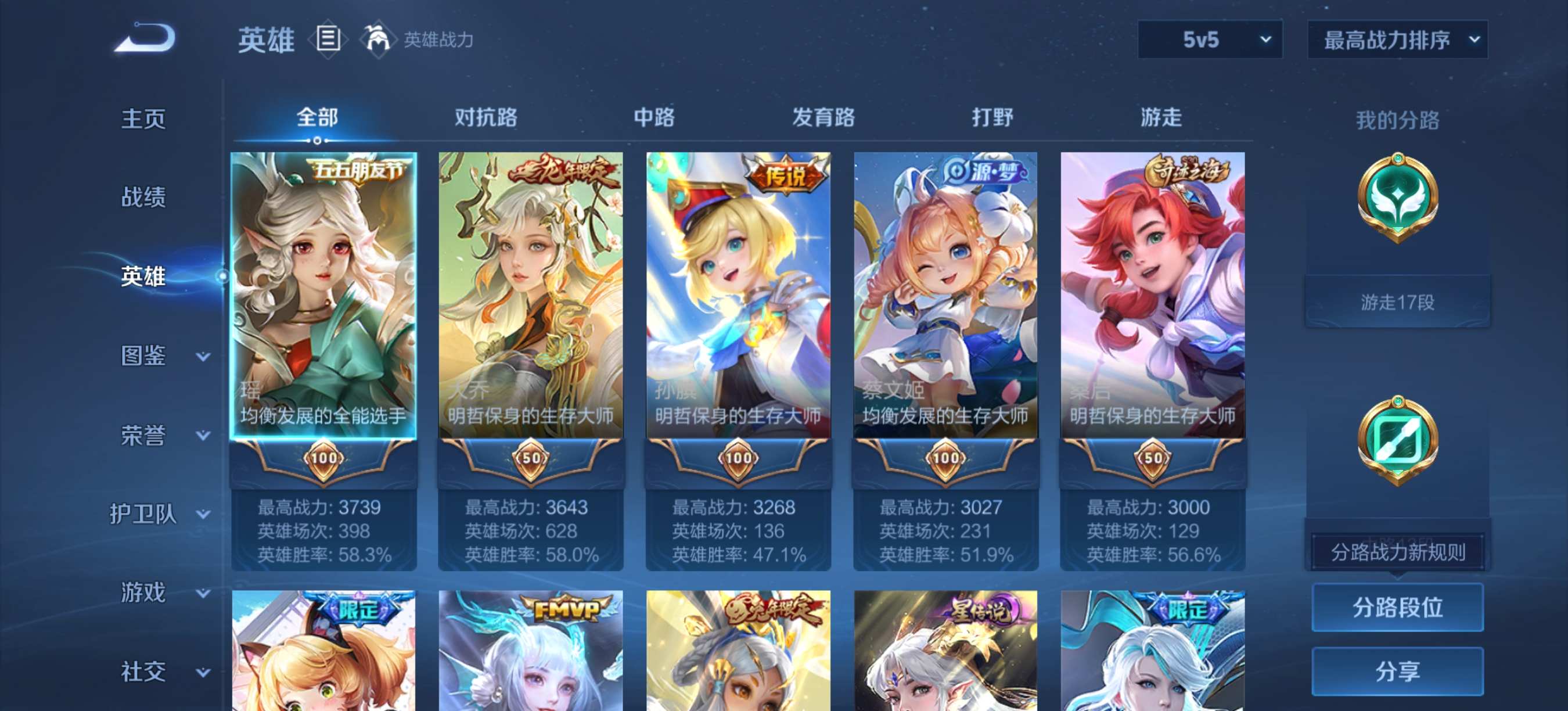1568x711 pixels.
Task: Show the 打野 hero tab
Action: coord(991,117)
